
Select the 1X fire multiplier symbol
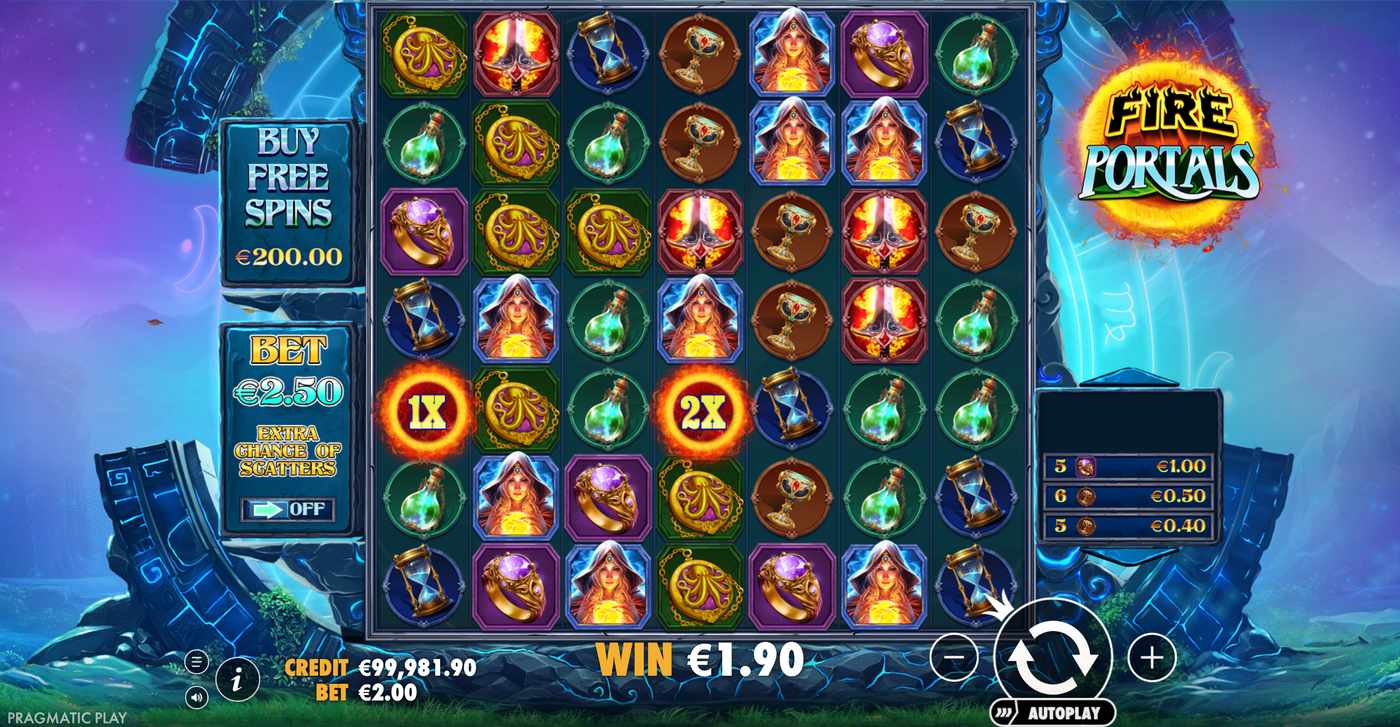pyautogui.click(x=424, y=410)
